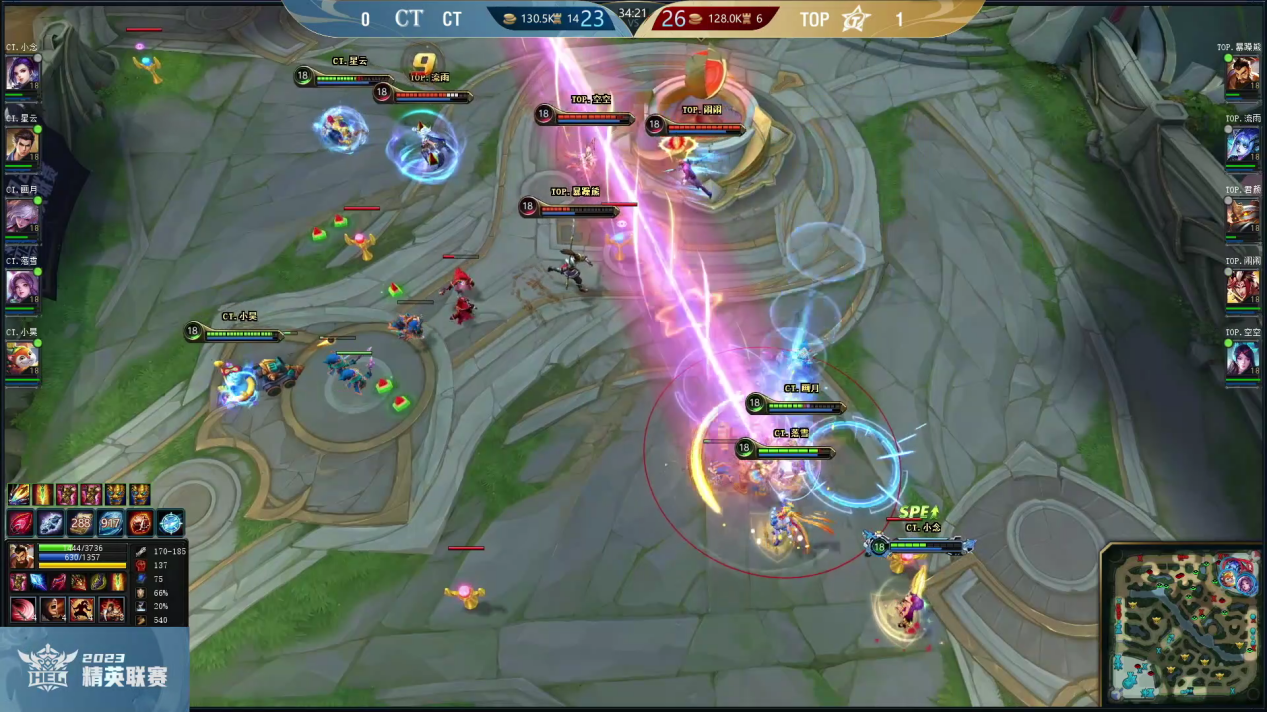1267x712 pixels.
Task: Select the blue rune icon showing 917
Action: coord(110,522)
